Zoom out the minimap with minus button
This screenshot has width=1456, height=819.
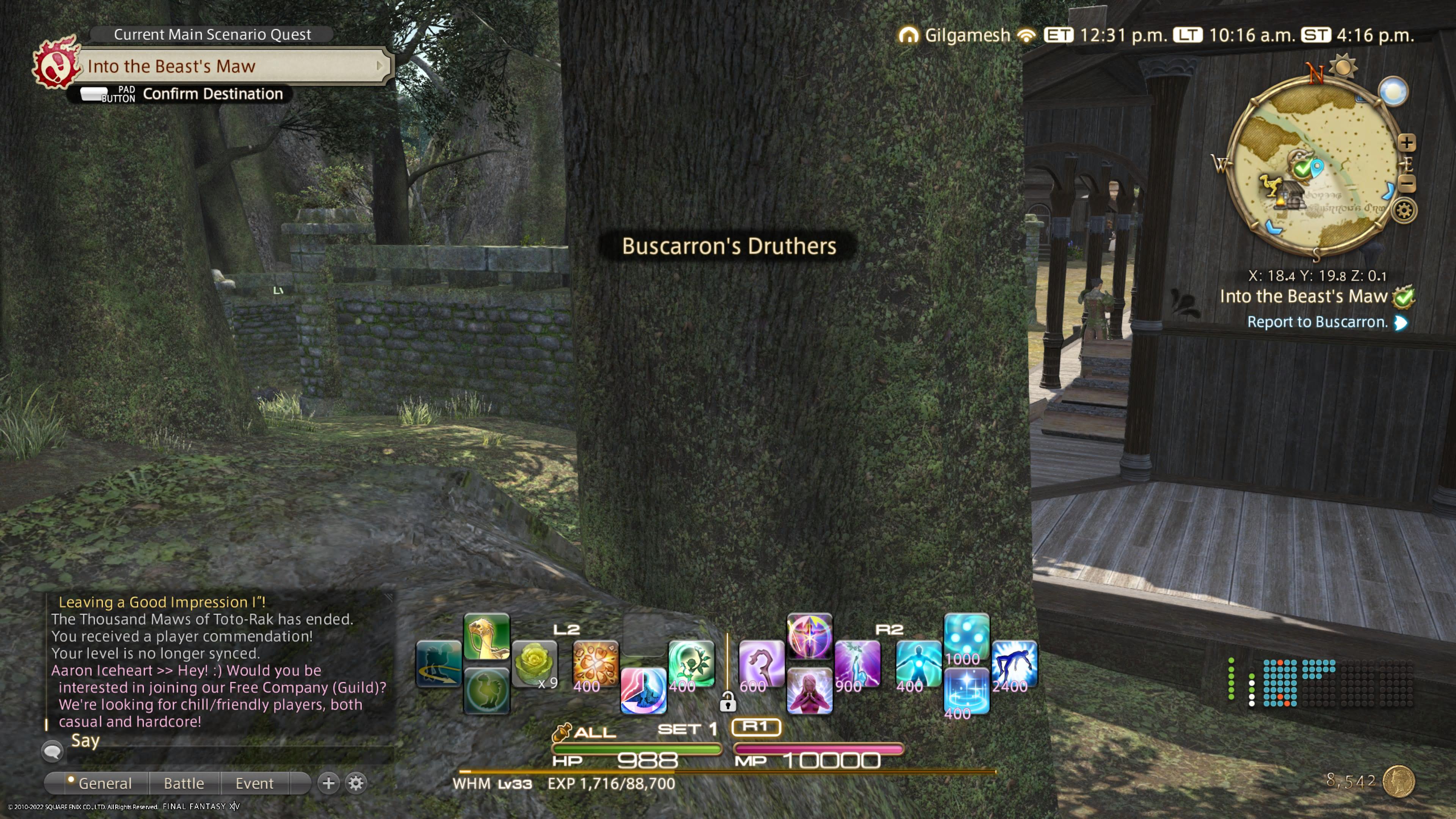coord(1406,184)
